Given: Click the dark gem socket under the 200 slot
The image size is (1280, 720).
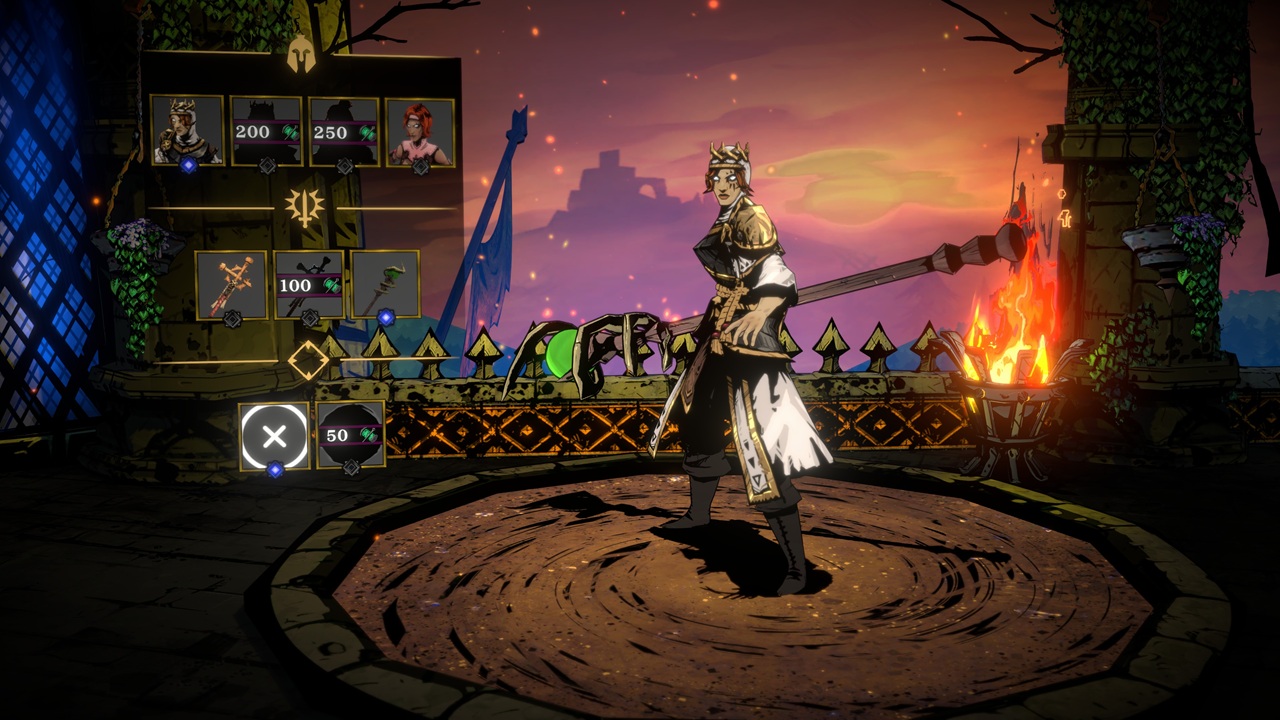Looking at the screenshot, I should pyautogui.click(x=266, y=165).
